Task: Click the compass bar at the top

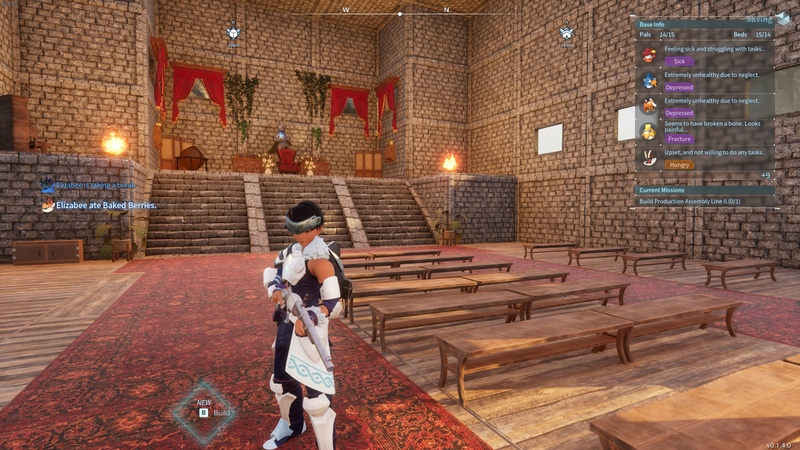Action: point(400,13)
